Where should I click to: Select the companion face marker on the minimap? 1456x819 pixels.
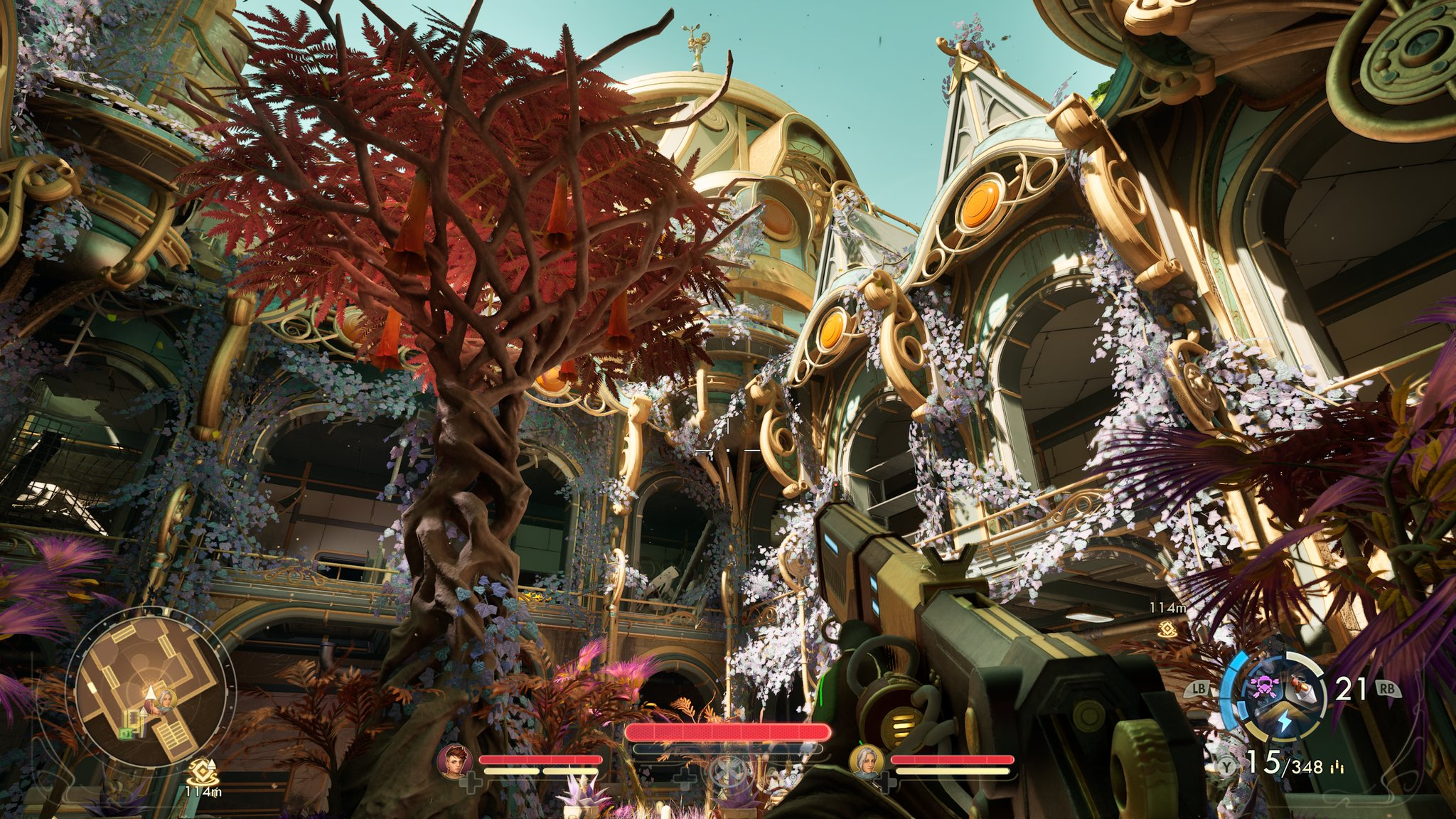[166, 699]
